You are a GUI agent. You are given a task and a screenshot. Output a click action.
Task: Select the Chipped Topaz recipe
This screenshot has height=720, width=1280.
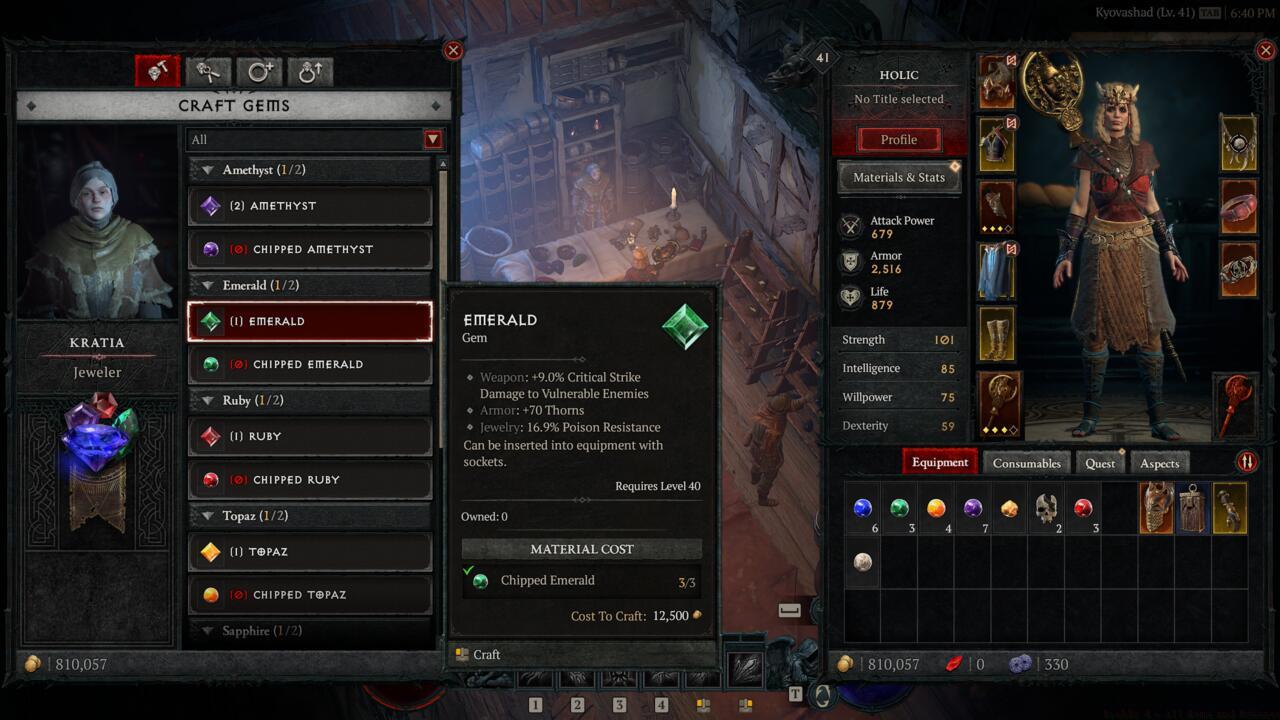click(310, 594)
